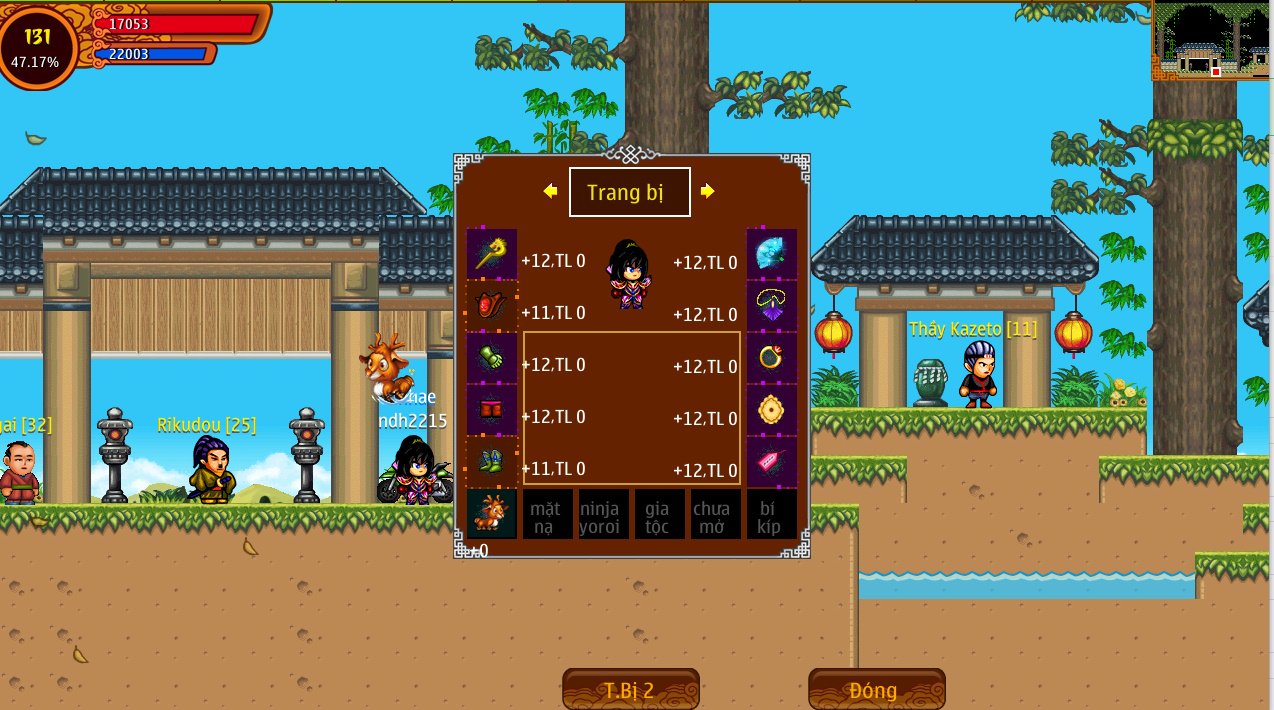
Task: Click the empty gia tộc slot
Action: (660, 514)
